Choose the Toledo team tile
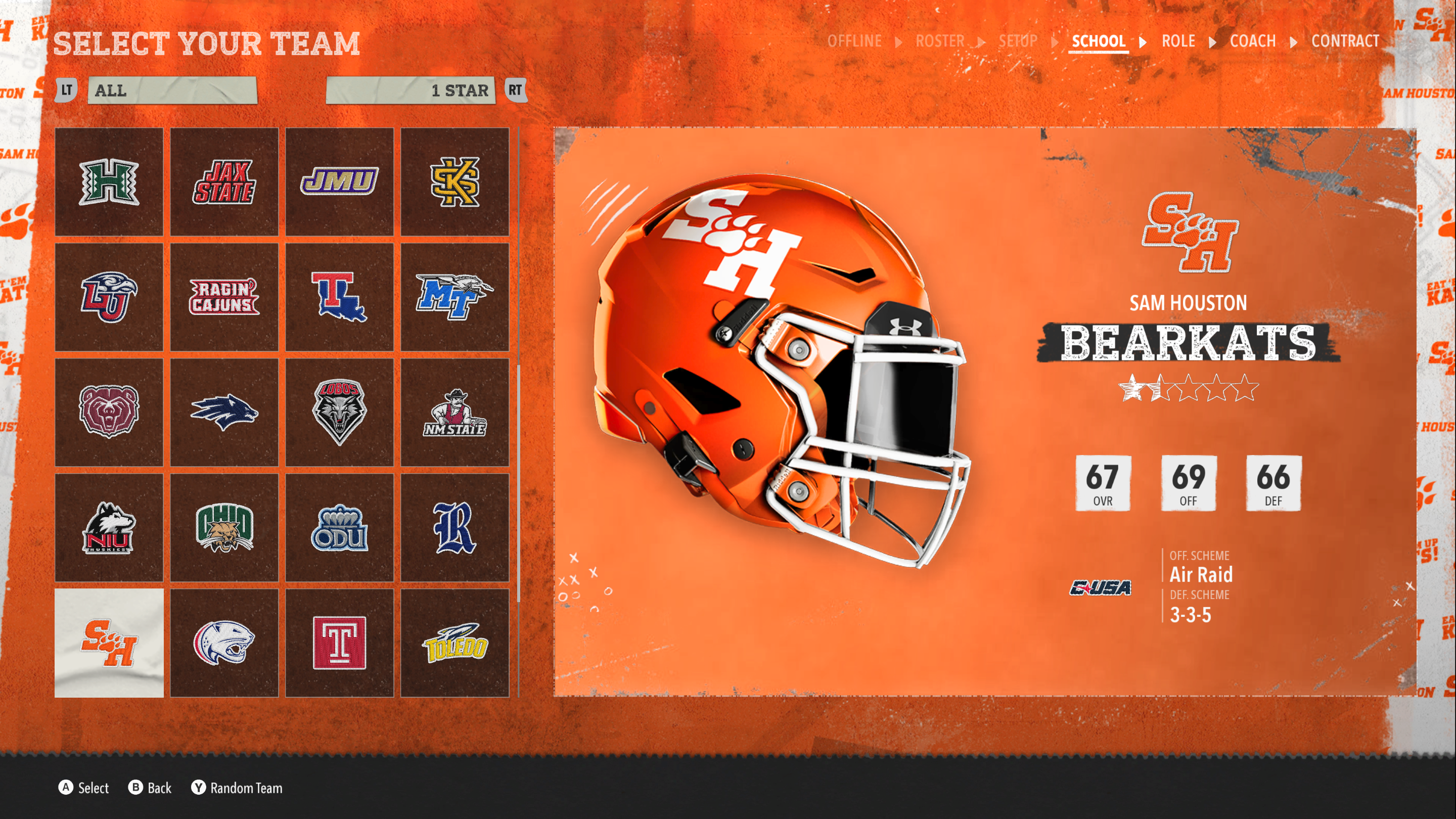The height and width of the screenshot is (819, 1456). pyautogui.click(x=455, y=643)
